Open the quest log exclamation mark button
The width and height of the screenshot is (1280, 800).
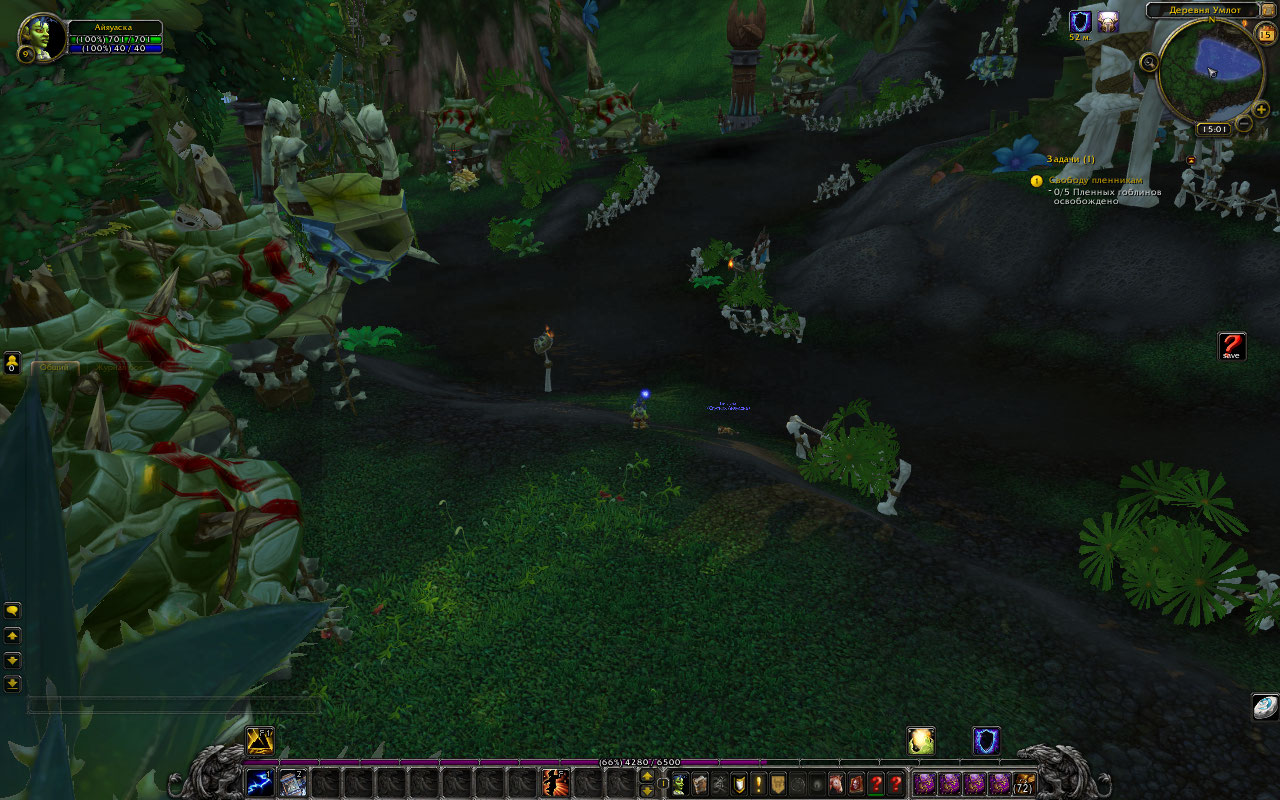pos(758,783)
